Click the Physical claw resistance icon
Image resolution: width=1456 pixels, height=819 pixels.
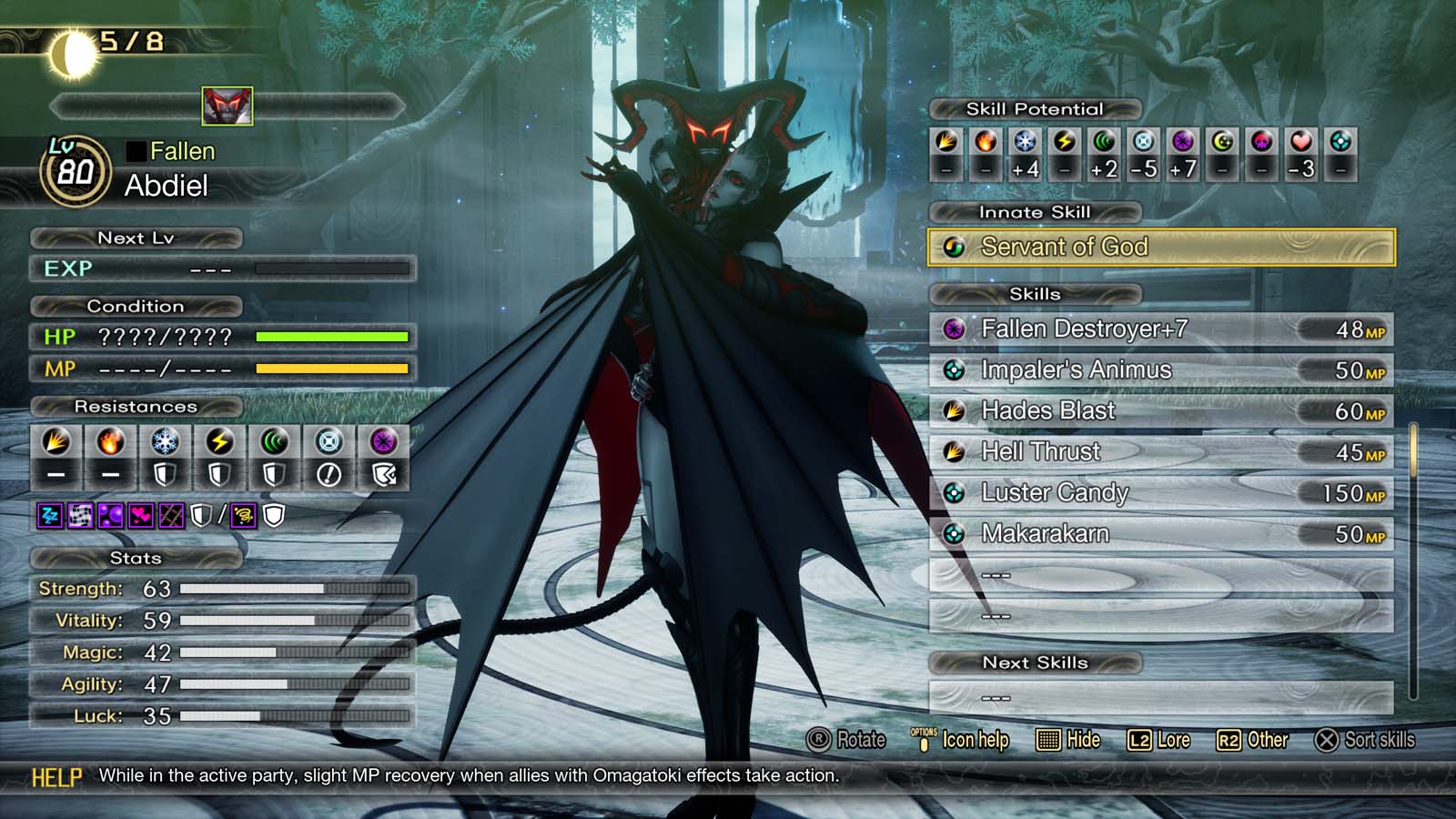(56, 445)
